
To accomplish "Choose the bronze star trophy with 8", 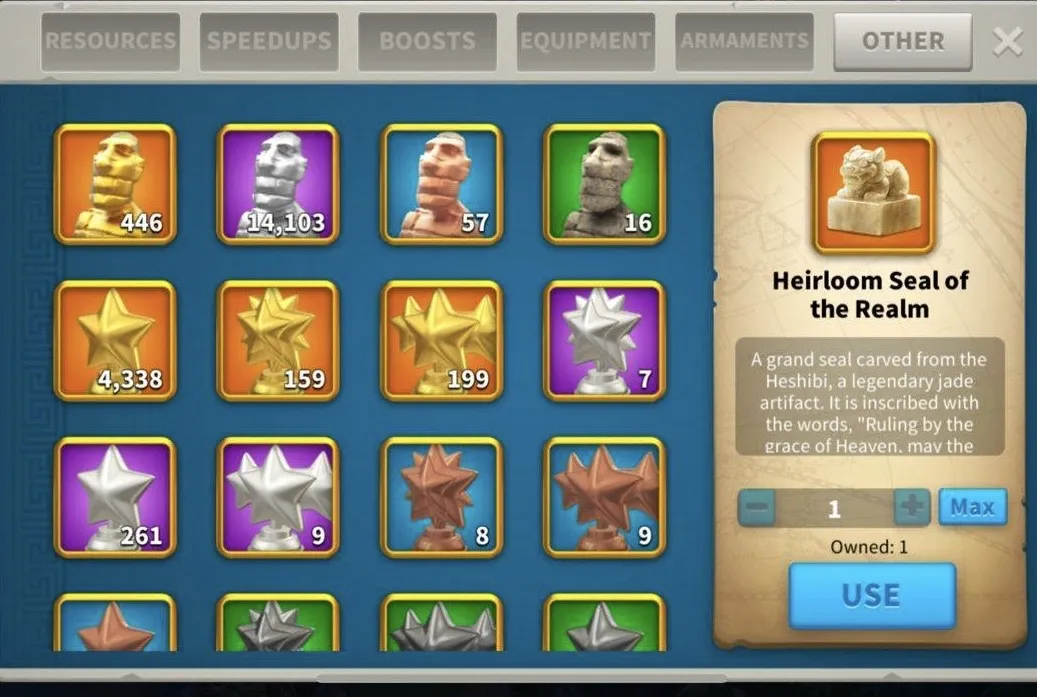I will (x=442, y=497).
